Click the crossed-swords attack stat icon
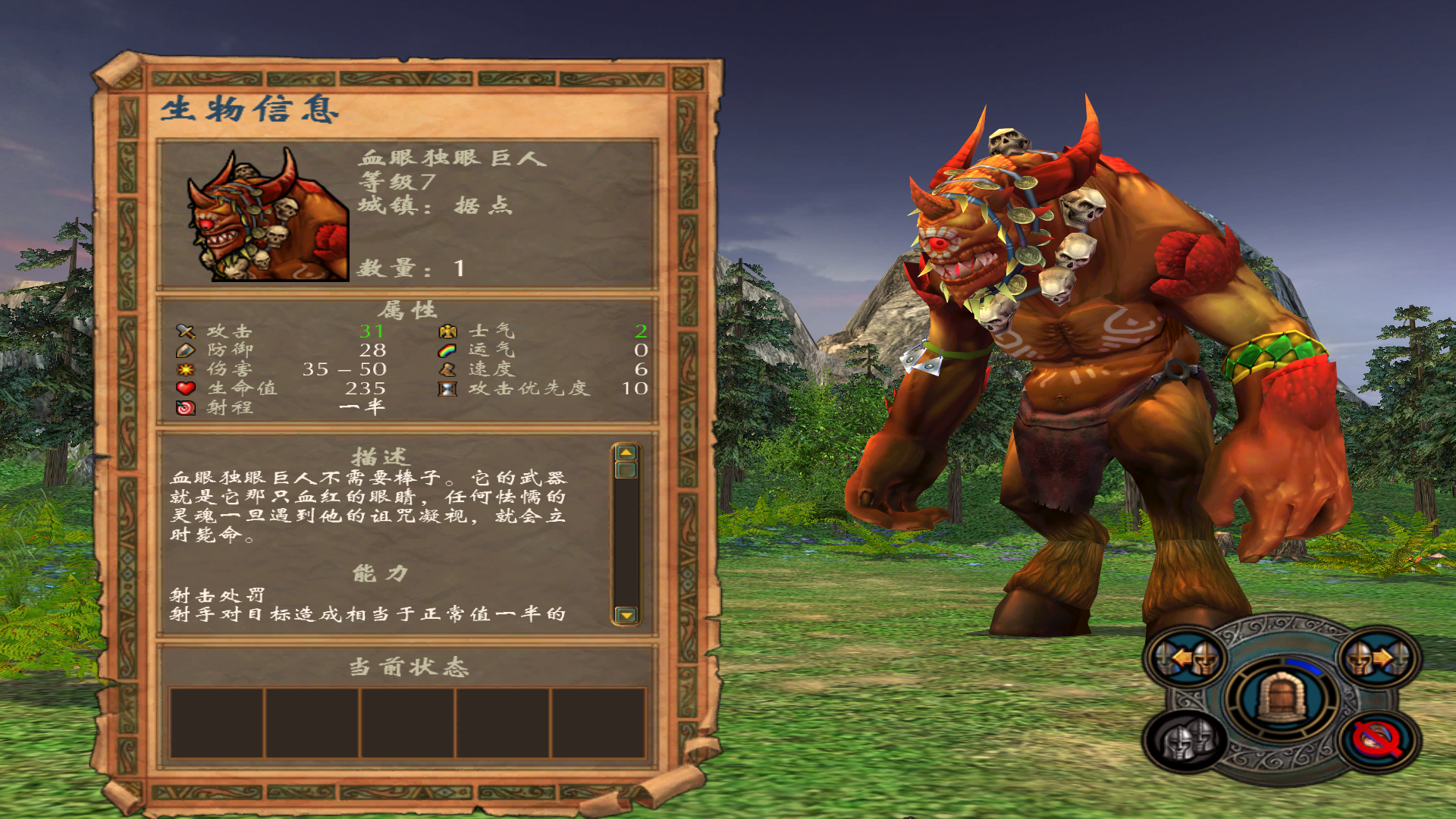 (186, 331)
